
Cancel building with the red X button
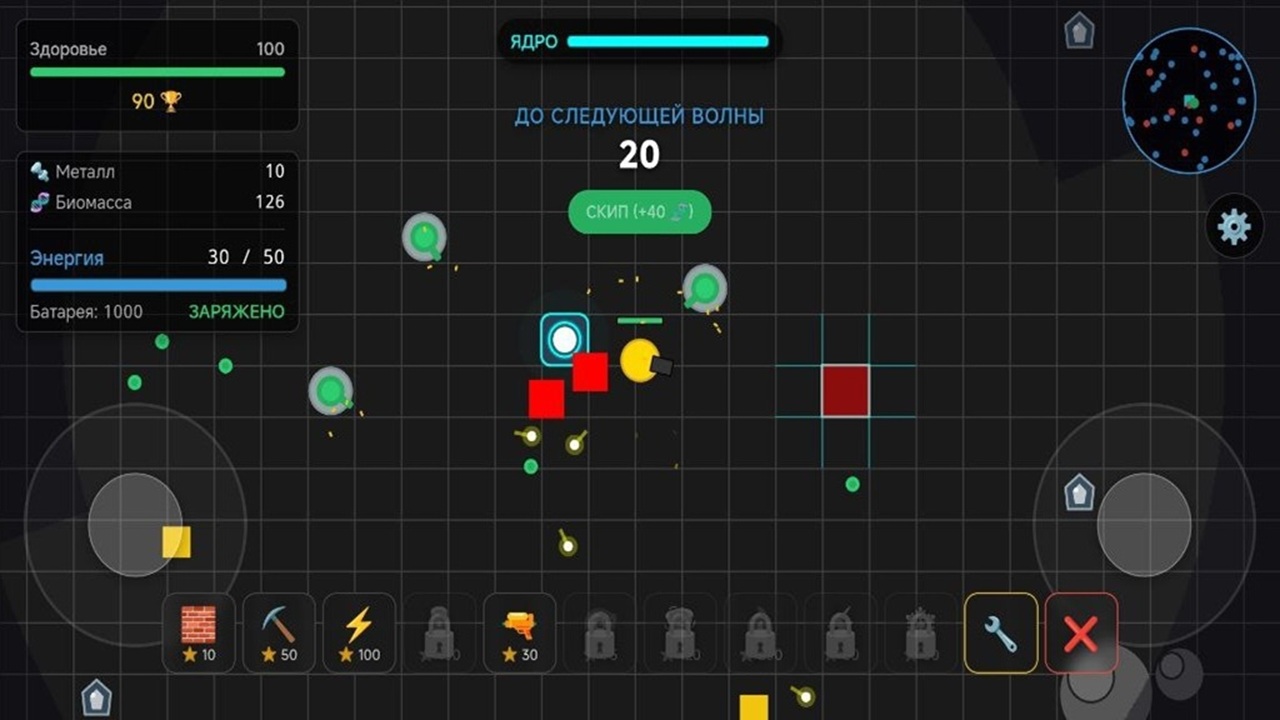point(1081,632)
